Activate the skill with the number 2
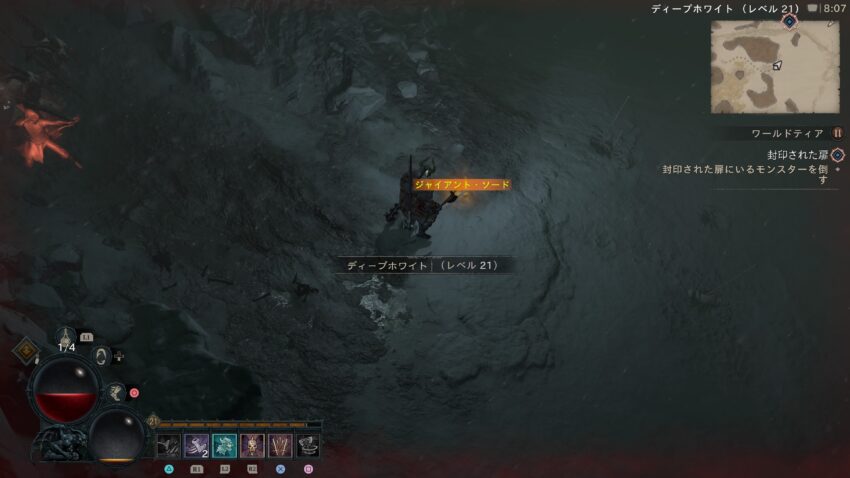 pyautogui.click(x=196, y=446)
